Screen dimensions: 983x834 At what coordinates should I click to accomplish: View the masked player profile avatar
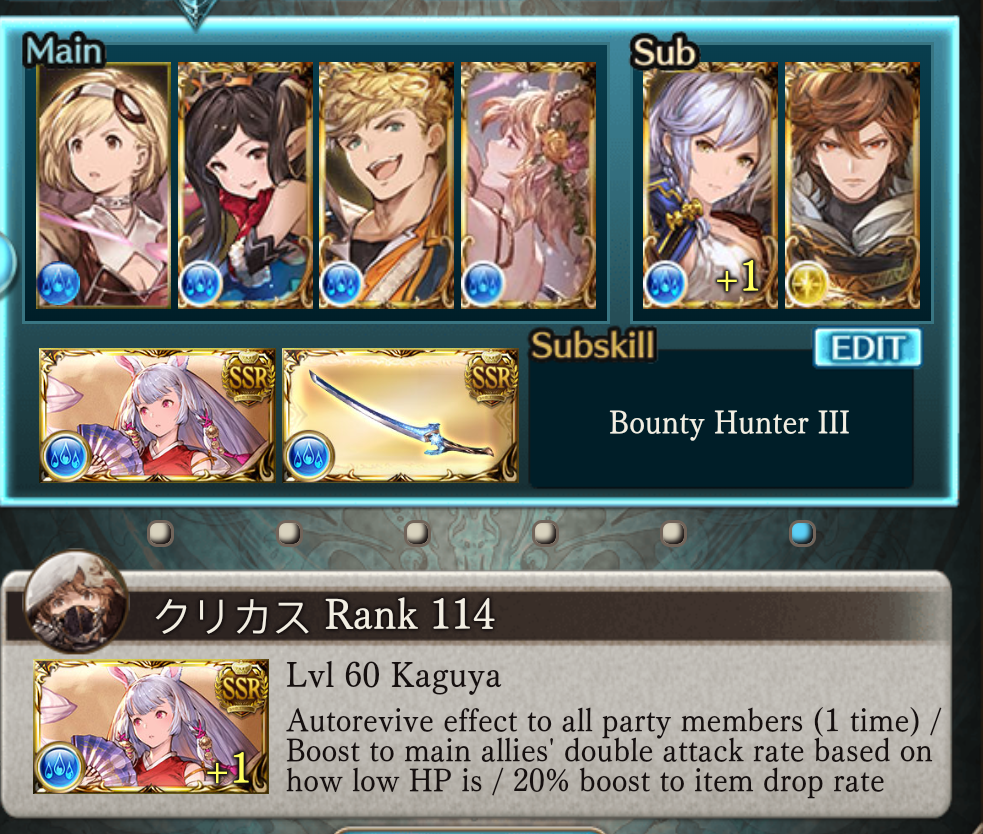[x=76, y=602]
